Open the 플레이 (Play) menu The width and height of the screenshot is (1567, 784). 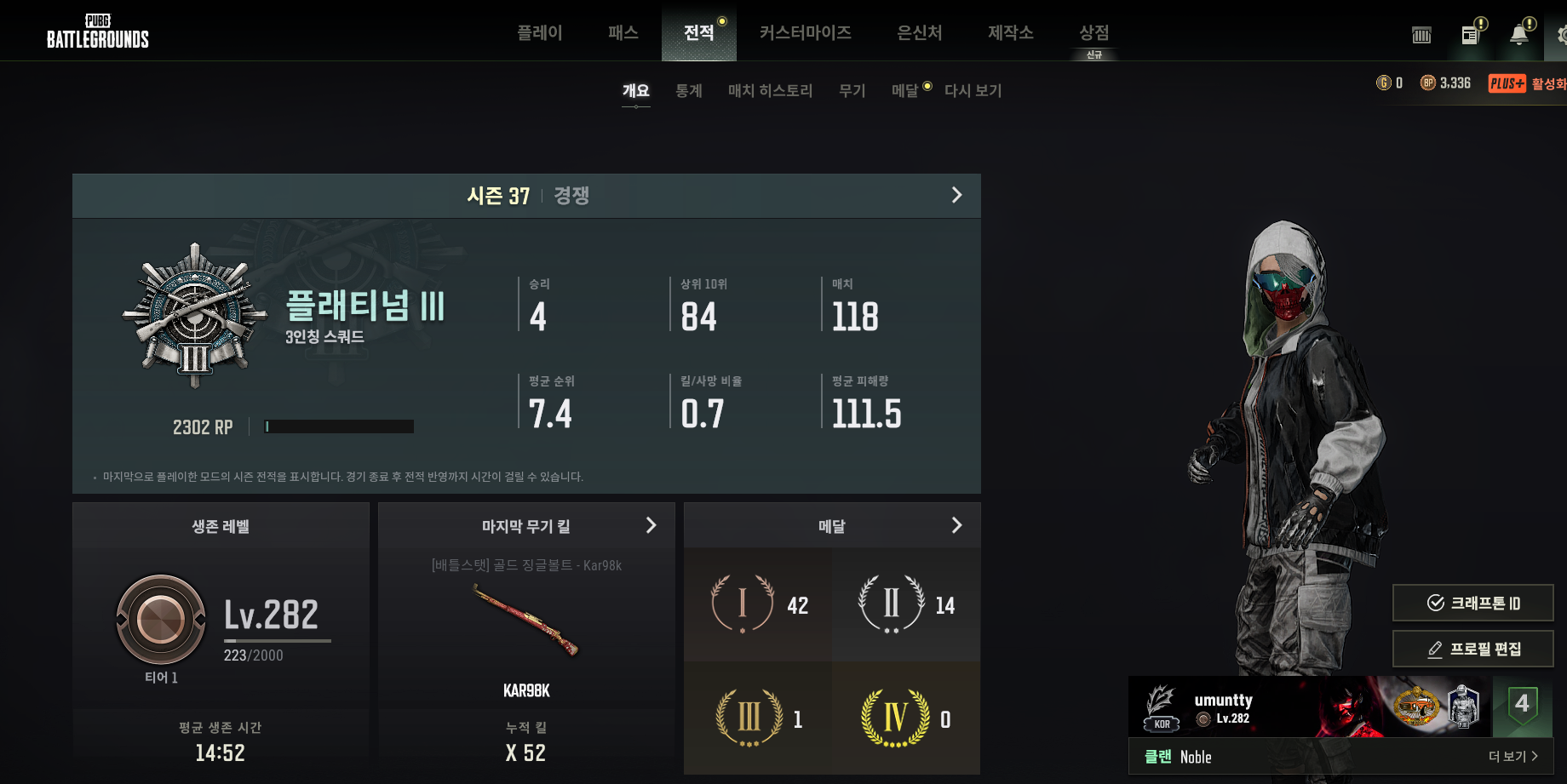(539, 32)
